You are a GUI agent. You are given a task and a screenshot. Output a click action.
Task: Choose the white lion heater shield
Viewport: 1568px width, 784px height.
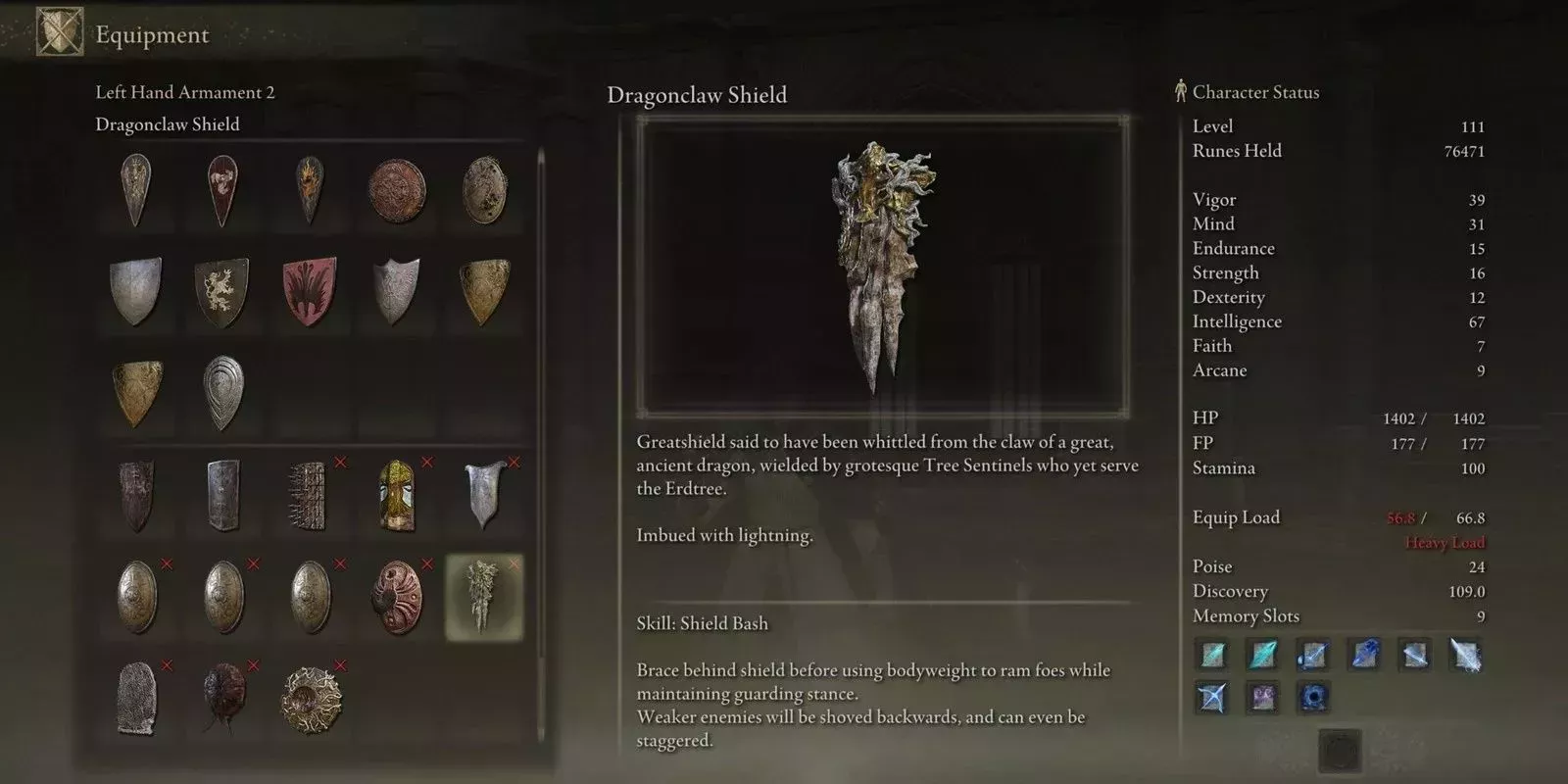(x=221, y=291)
